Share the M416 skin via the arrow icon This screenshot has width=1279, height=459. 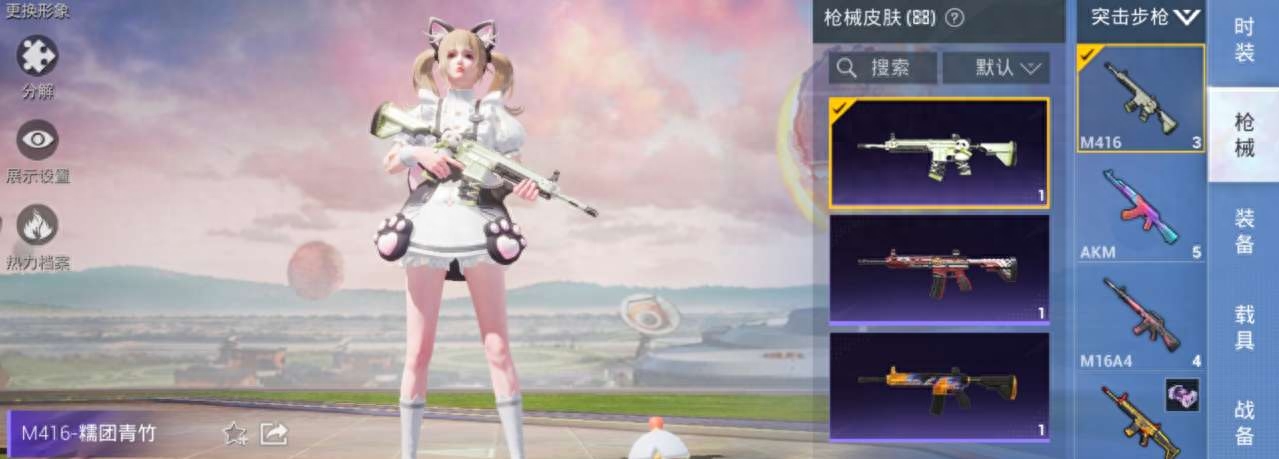point(273,433)
